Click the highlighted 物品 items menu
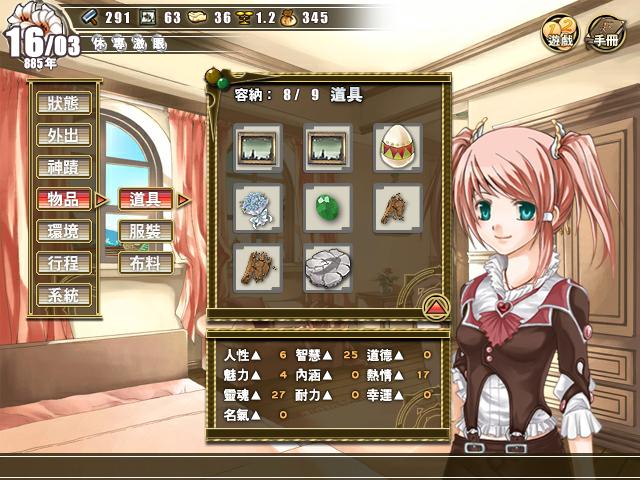 64,199
